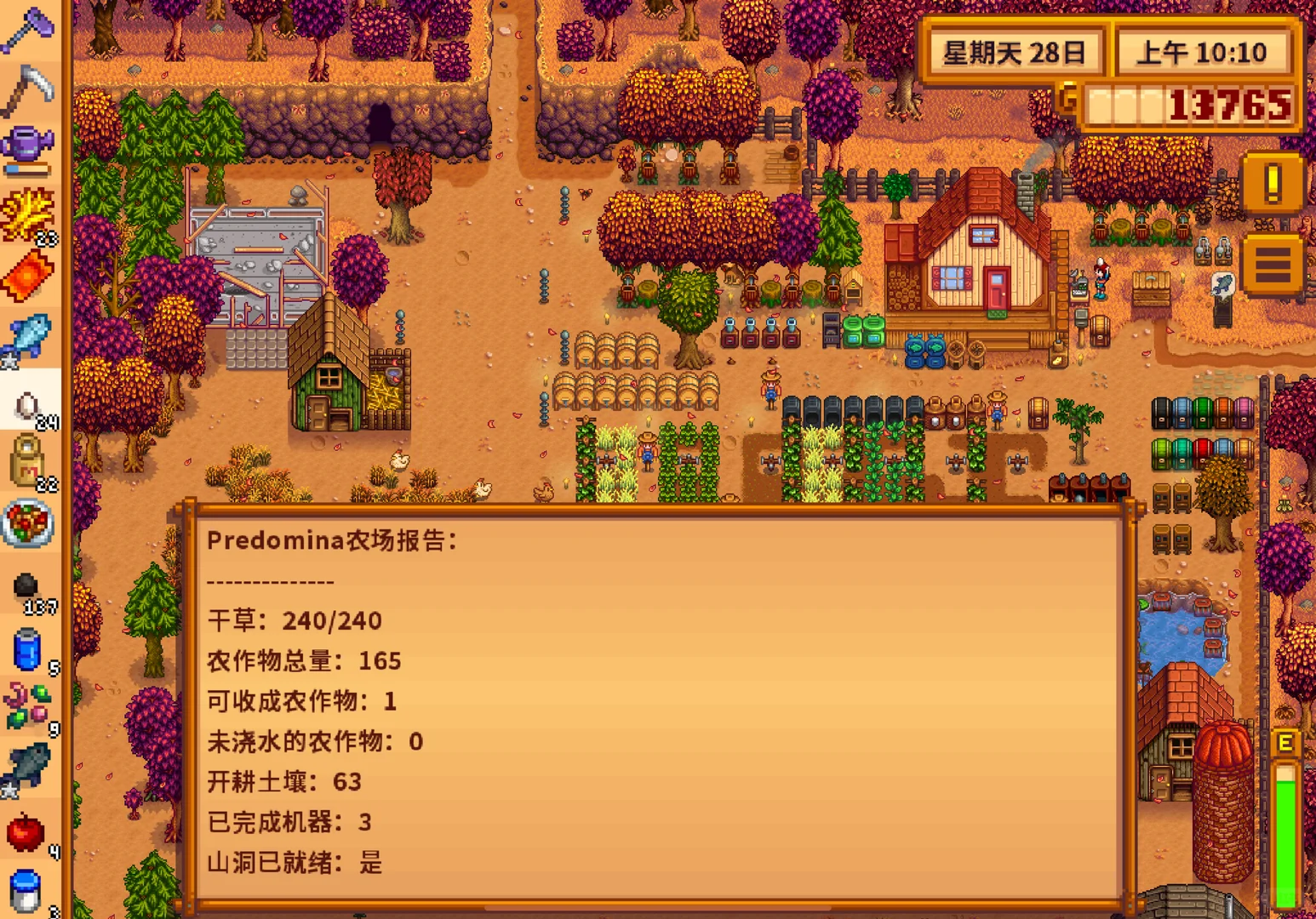Select the maple syrup stack of 23
Image resolution: width=1316 pixels, height=919 pixels.
(x=30, y=213)
